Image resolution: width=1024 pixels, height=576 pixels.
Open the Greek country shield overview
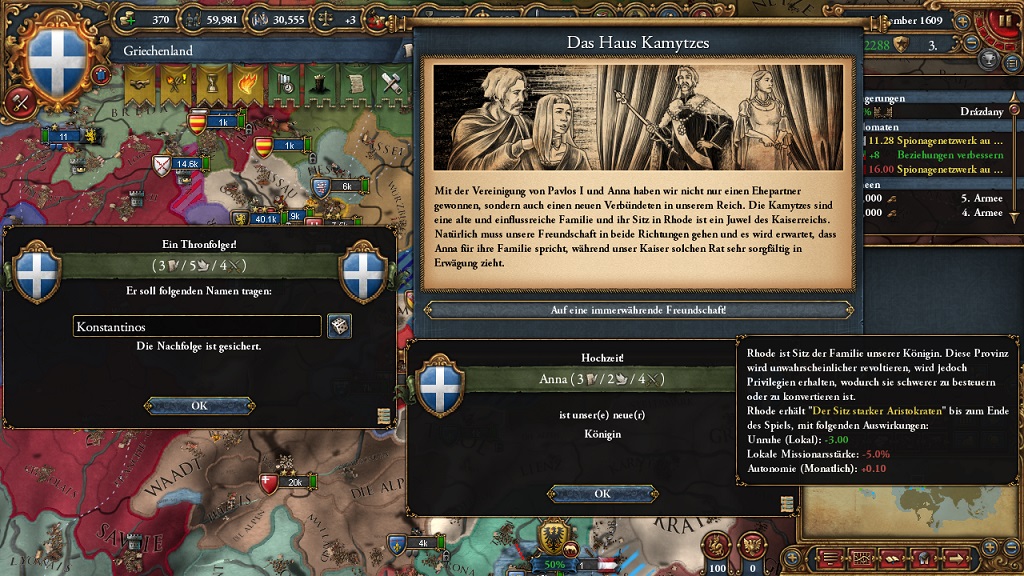click(x=58, y=58)
